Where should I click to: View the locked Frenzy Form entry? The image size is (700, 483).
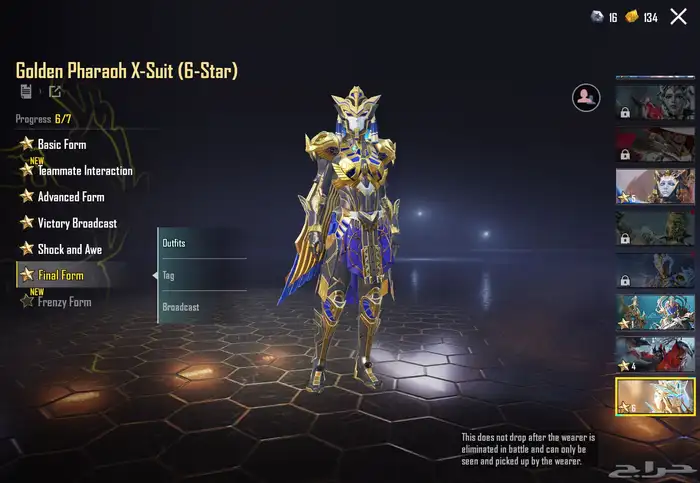pos(64,302)
